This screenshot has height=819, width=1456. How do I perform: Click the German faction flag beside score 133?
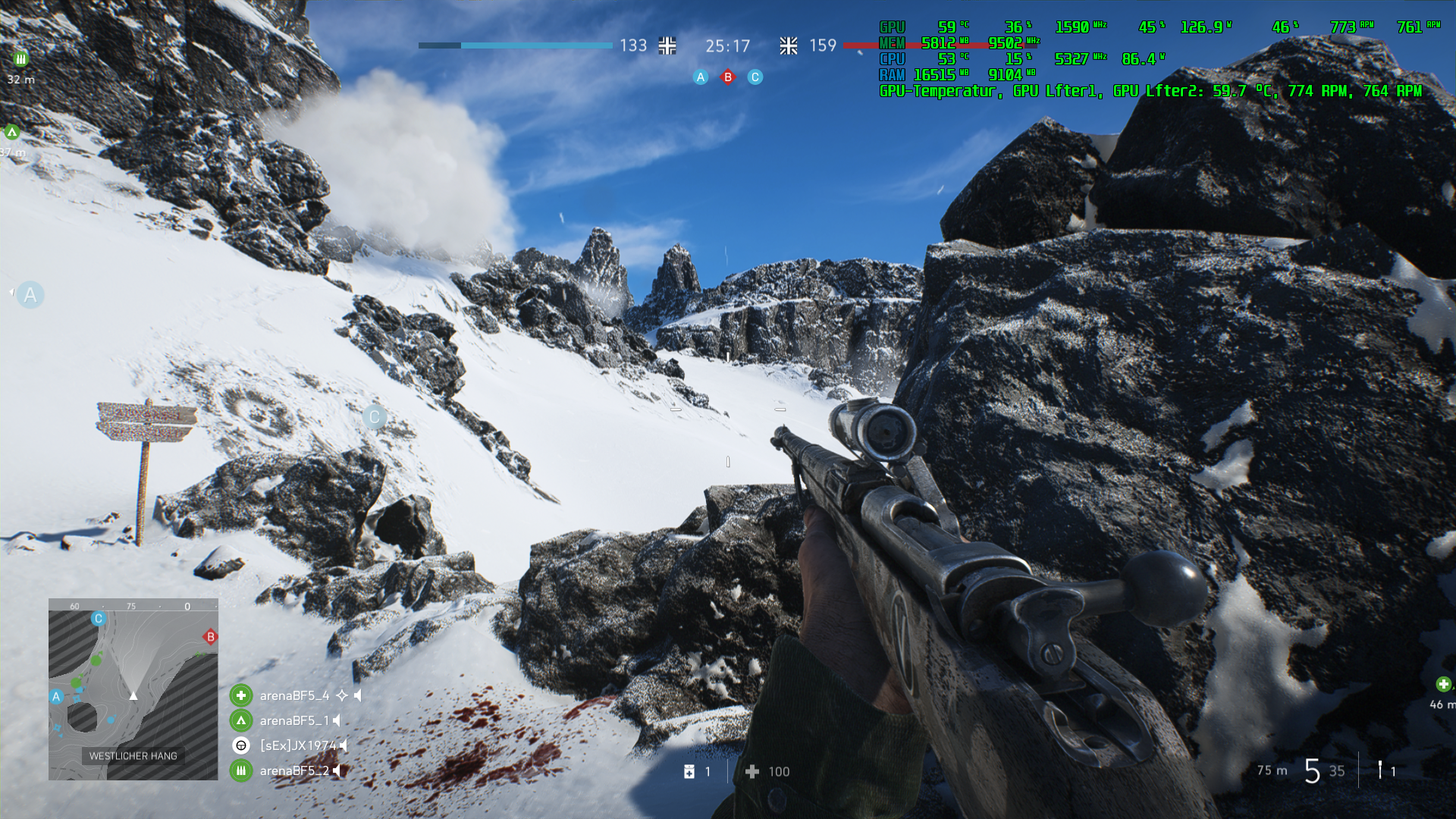(667, 46)
